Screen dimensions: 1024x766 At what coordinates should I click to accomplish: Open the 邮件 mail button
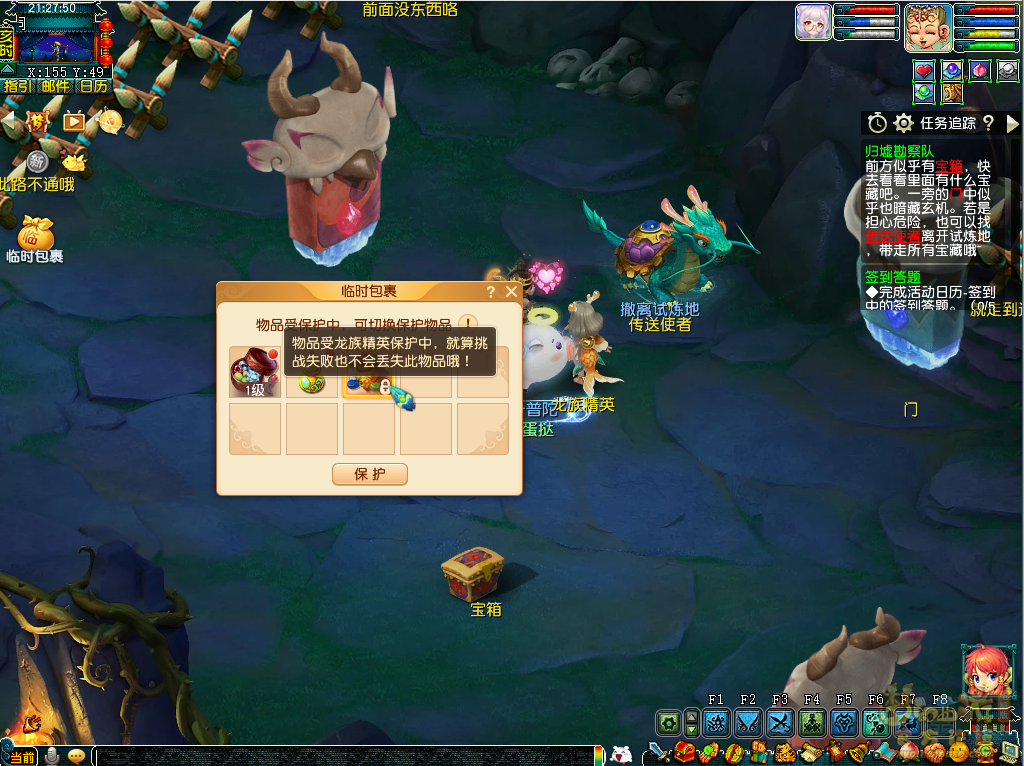click(x=56, y=86)
